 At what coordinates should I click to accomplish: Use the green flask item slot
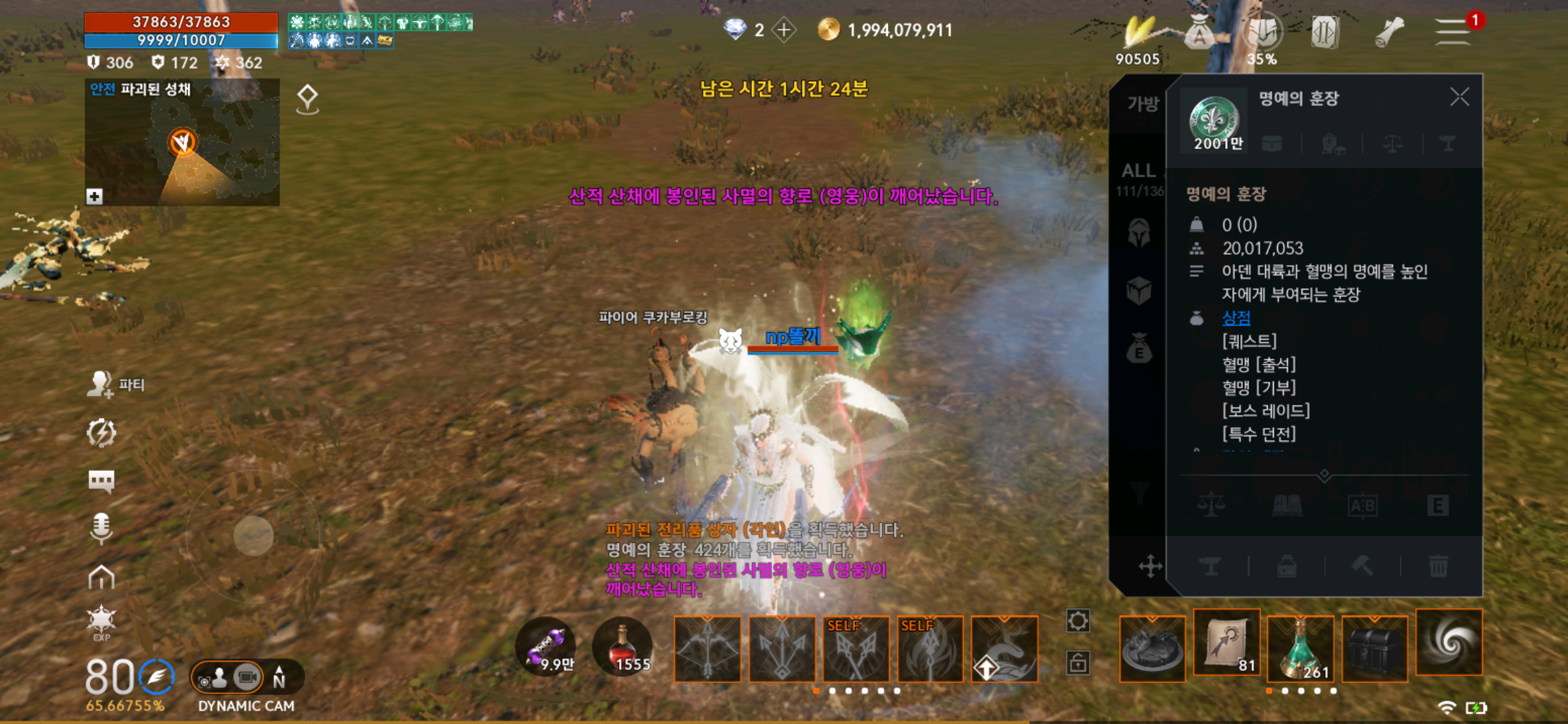tap(1301, 648)
